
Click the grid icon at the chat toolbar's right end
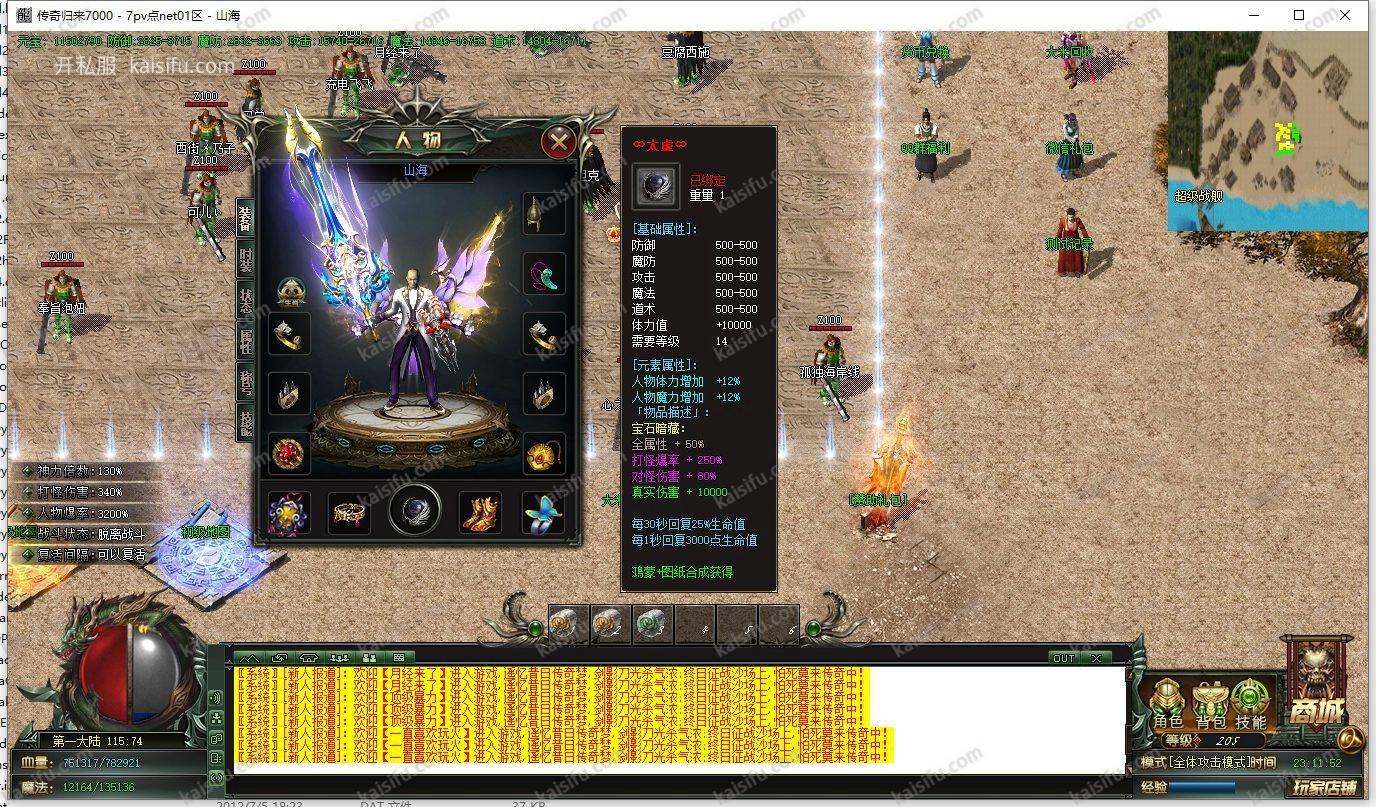398,659
